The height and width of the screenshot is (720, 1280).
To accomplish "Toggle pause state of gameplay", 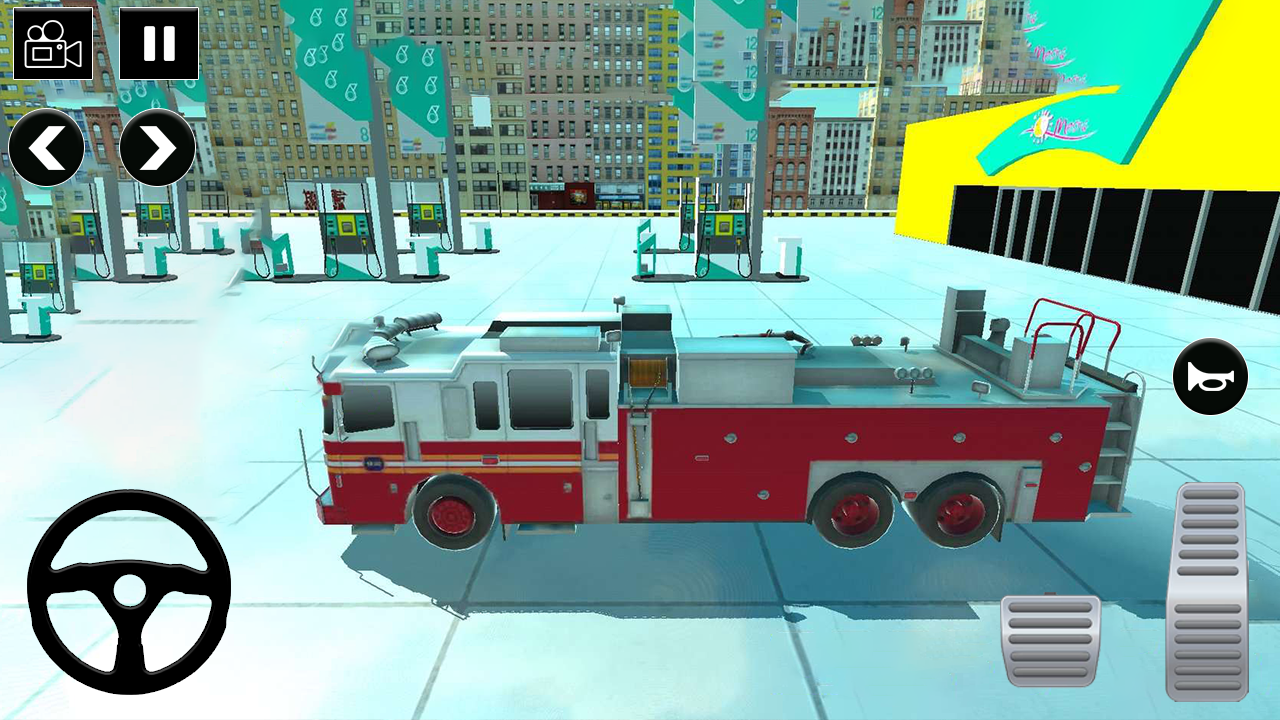I will (157, 44).
